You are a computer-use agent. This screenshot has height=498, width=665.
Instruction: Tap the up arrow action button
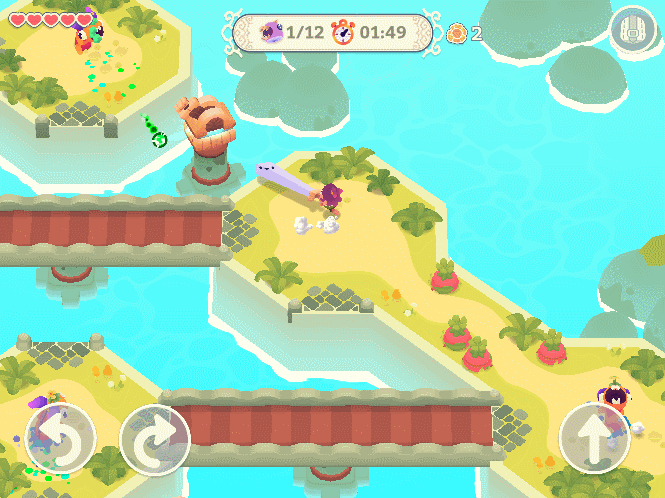[x=594, y=438]
